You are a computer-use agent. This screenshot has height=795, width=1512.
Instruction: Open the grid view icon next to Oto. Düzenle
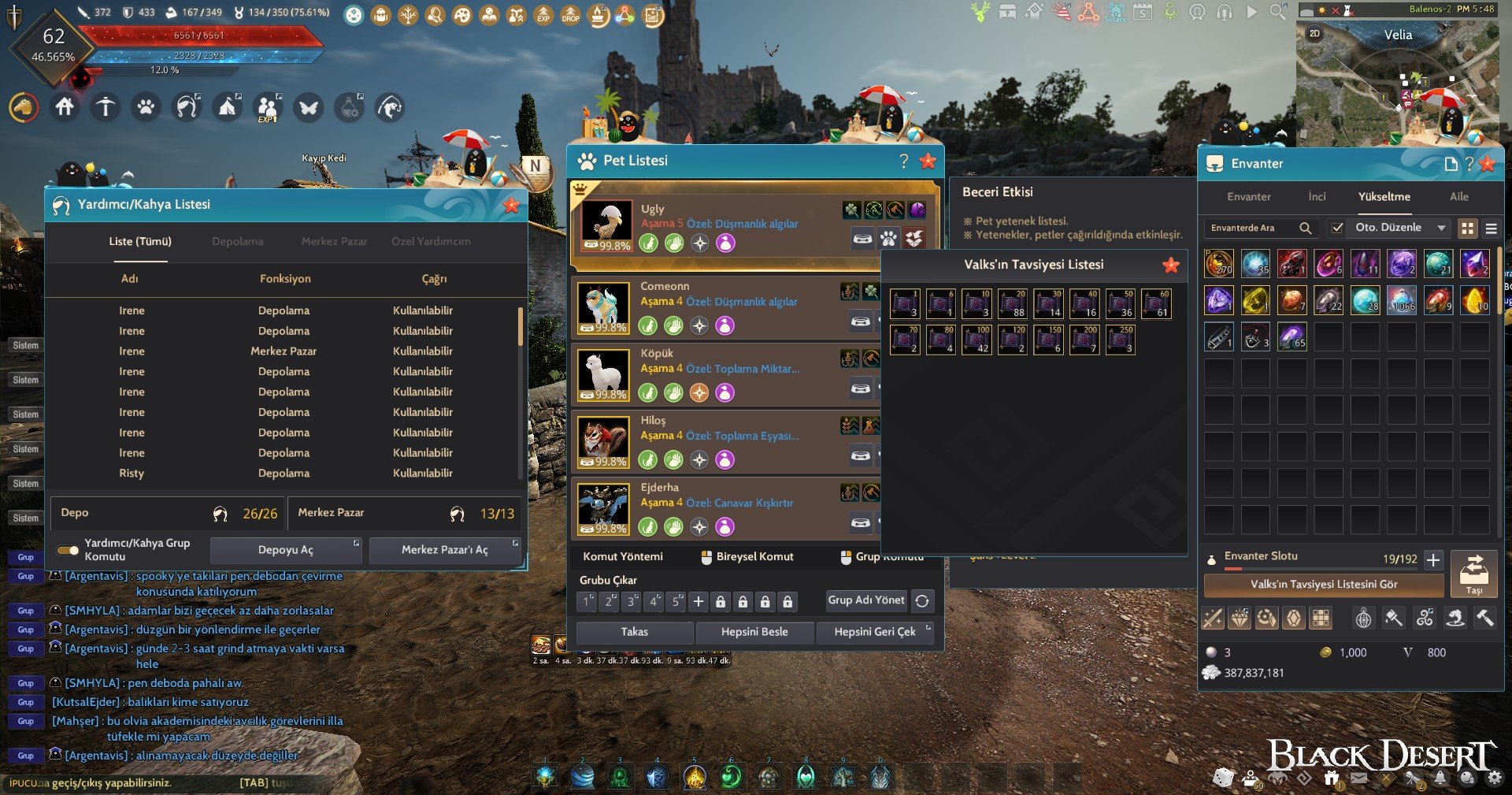1468,227
